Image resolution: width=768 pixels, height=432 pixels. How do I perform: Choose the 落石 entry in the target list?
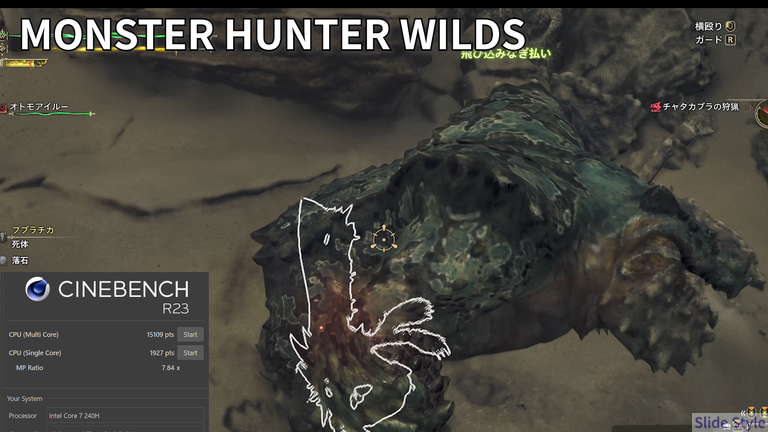[21, 260]
